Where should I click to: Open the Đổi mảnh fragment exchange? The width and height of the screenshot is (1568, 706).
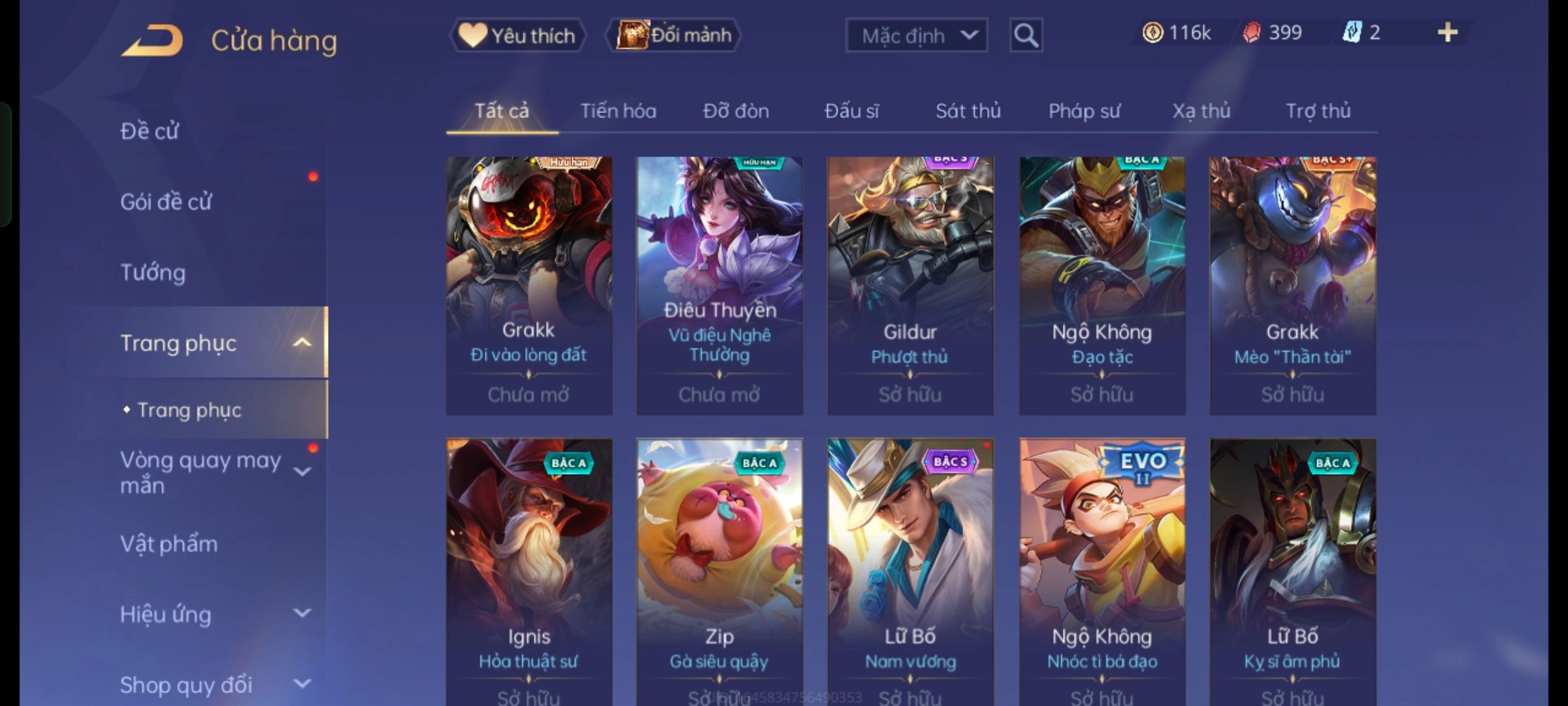coord(674,35)
